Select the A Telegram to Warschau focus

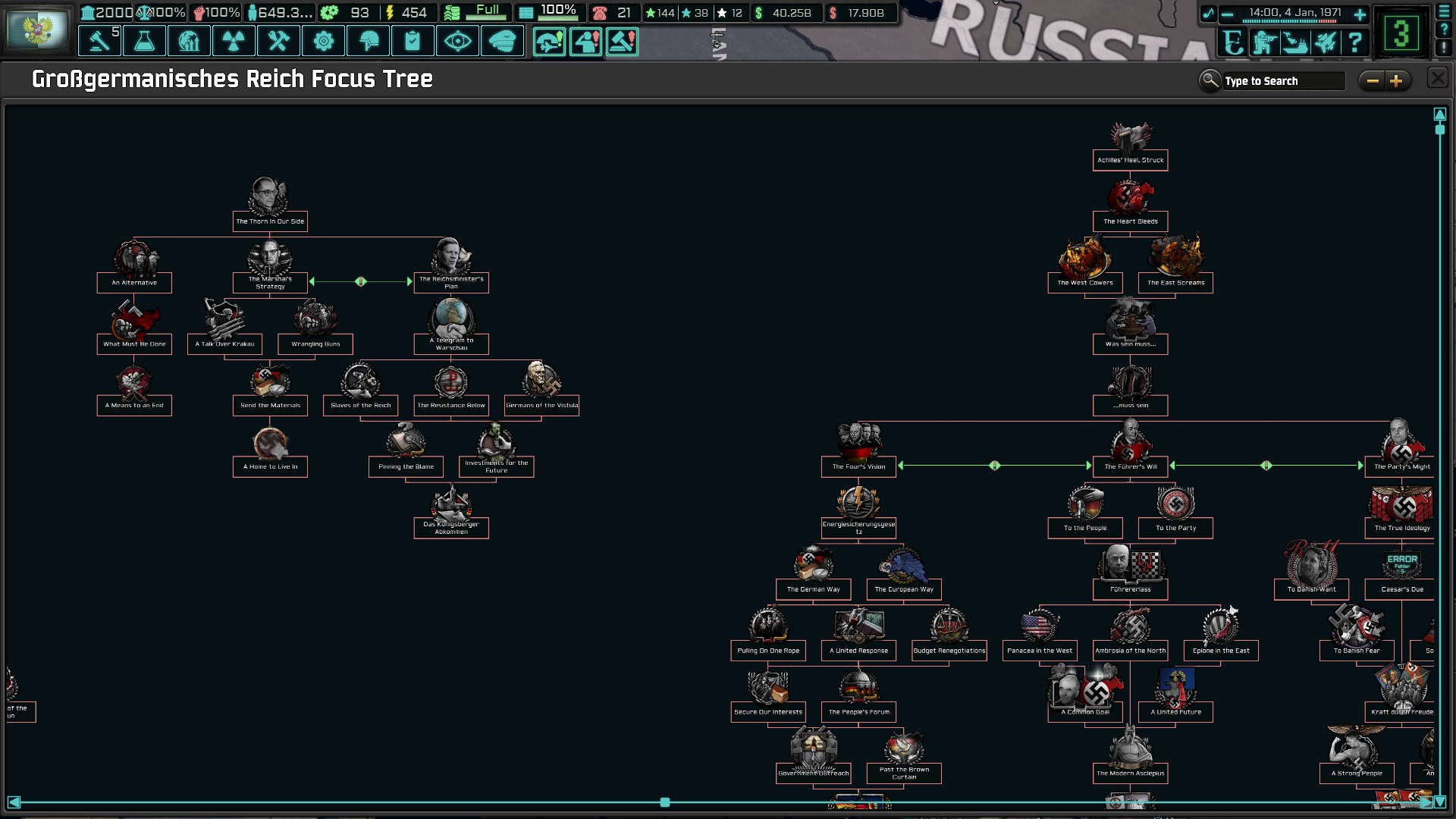tap(451, 344)
